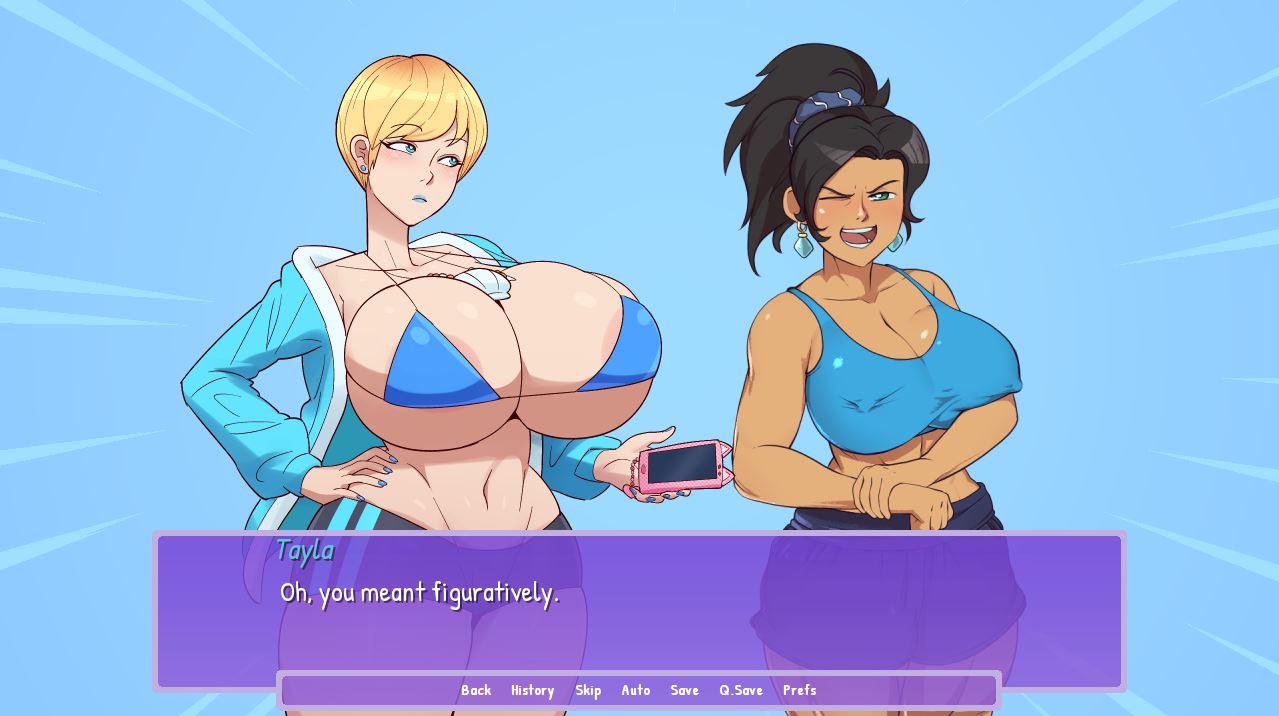
Task: Open the Save menu
Action: pyautogui.click(x=684, y=690)
